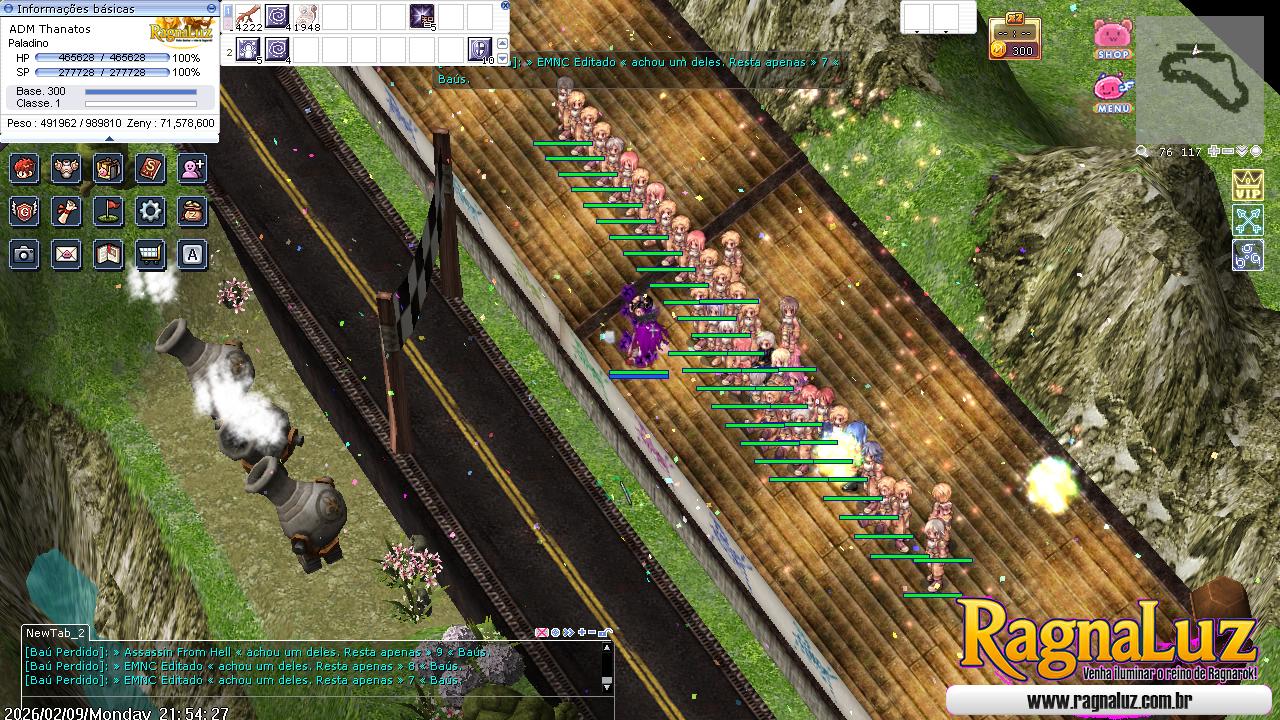Open the winged Poring MENU button
1280x720 pixels.
(1113, 93)
